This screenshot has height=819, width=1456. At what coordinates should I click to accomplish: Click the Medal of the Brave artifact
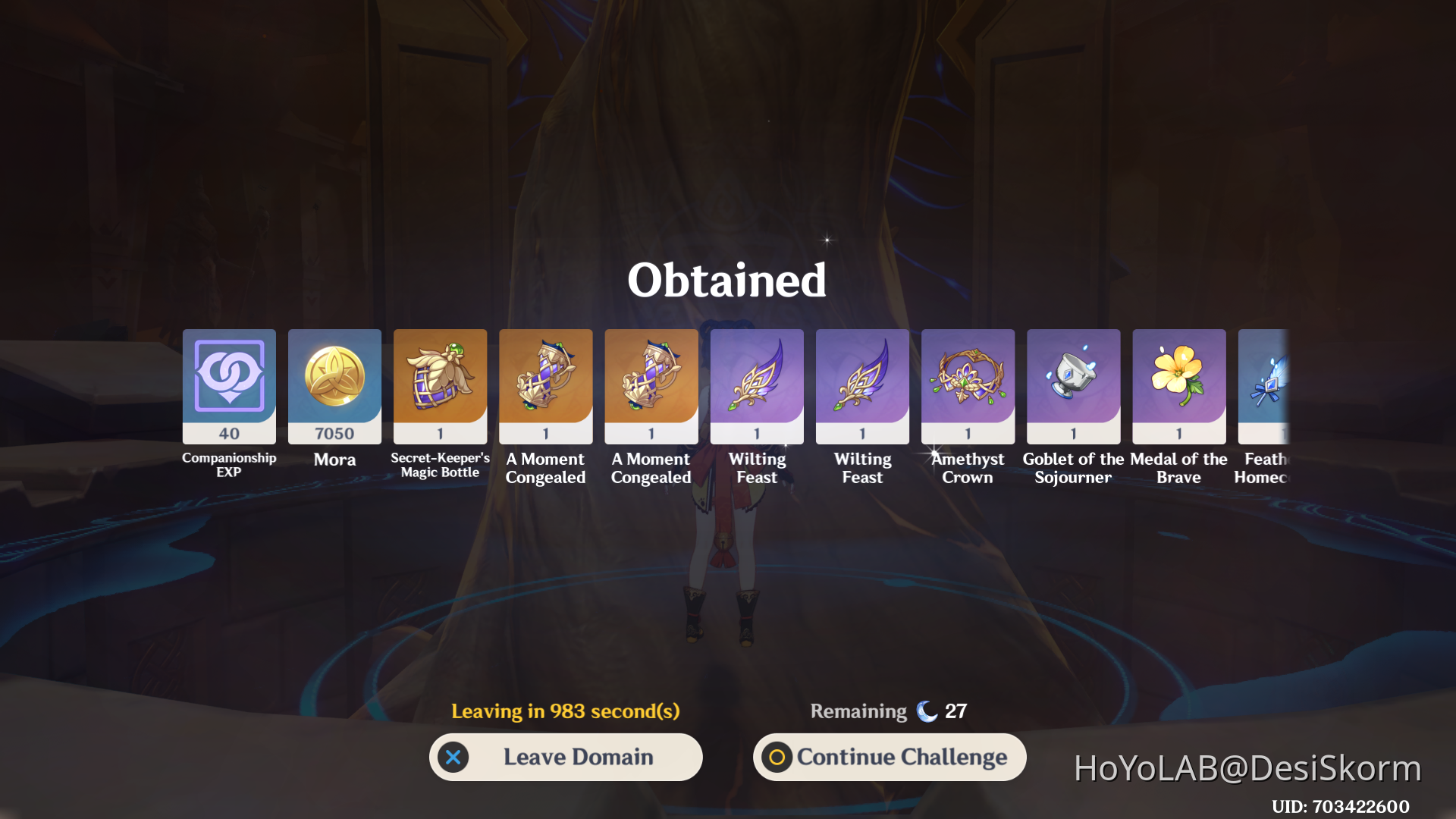[x=1179, y=387]
